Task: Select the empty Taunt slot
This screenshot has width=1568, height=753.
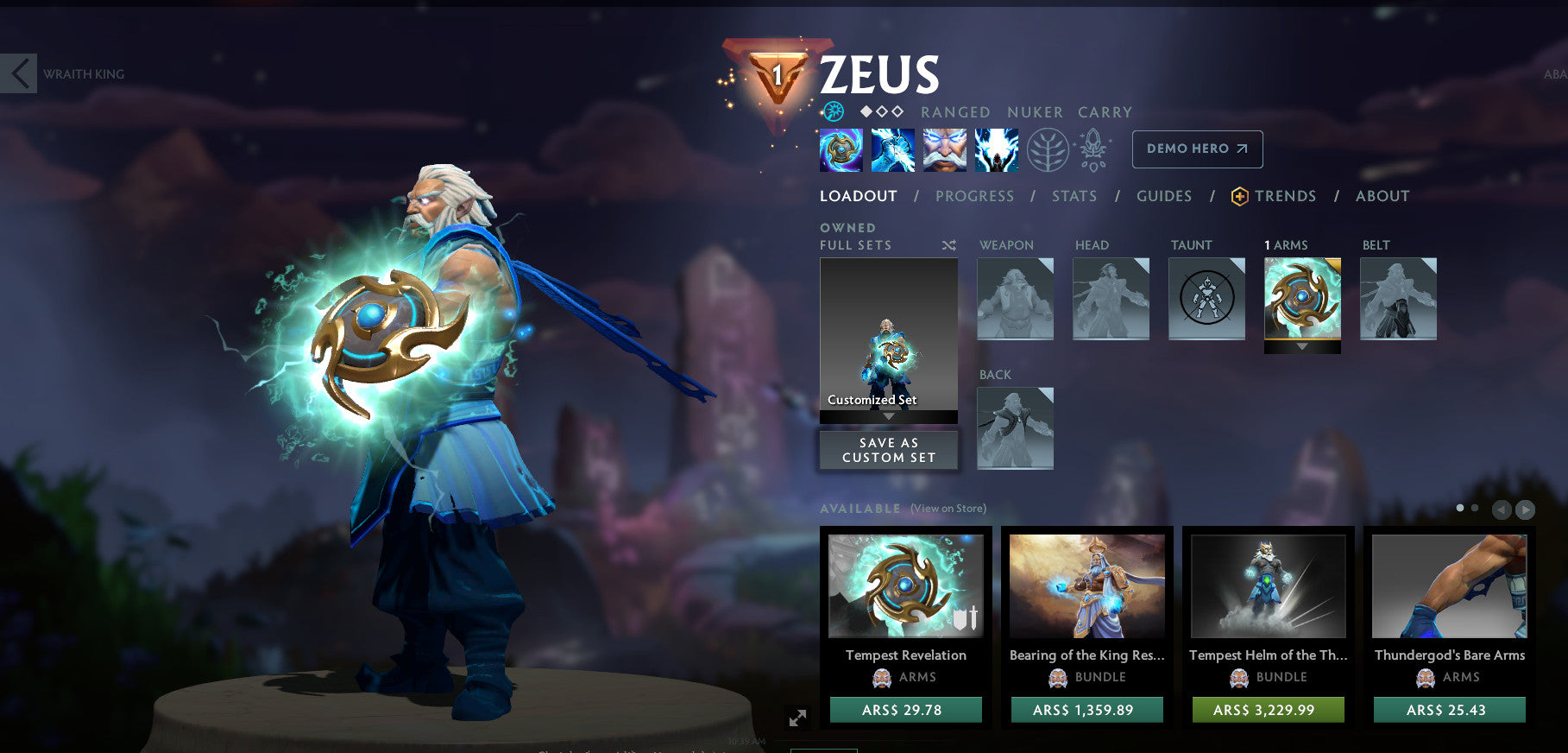Action: point(1206,298)
